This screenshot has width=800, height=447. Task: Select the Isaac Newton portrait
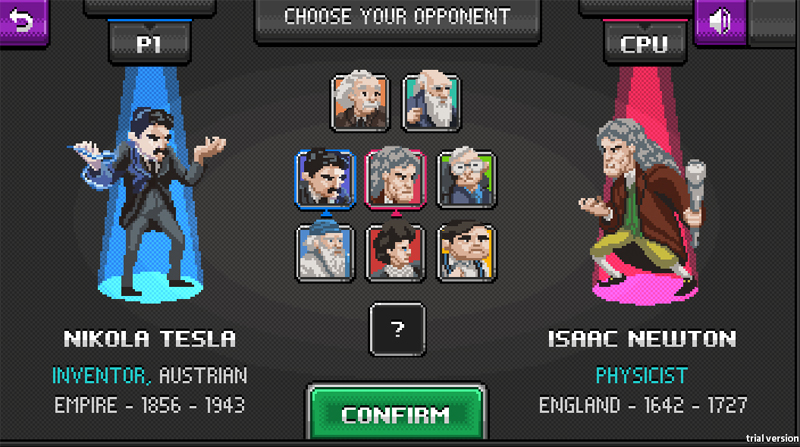(x=396, y=178)
